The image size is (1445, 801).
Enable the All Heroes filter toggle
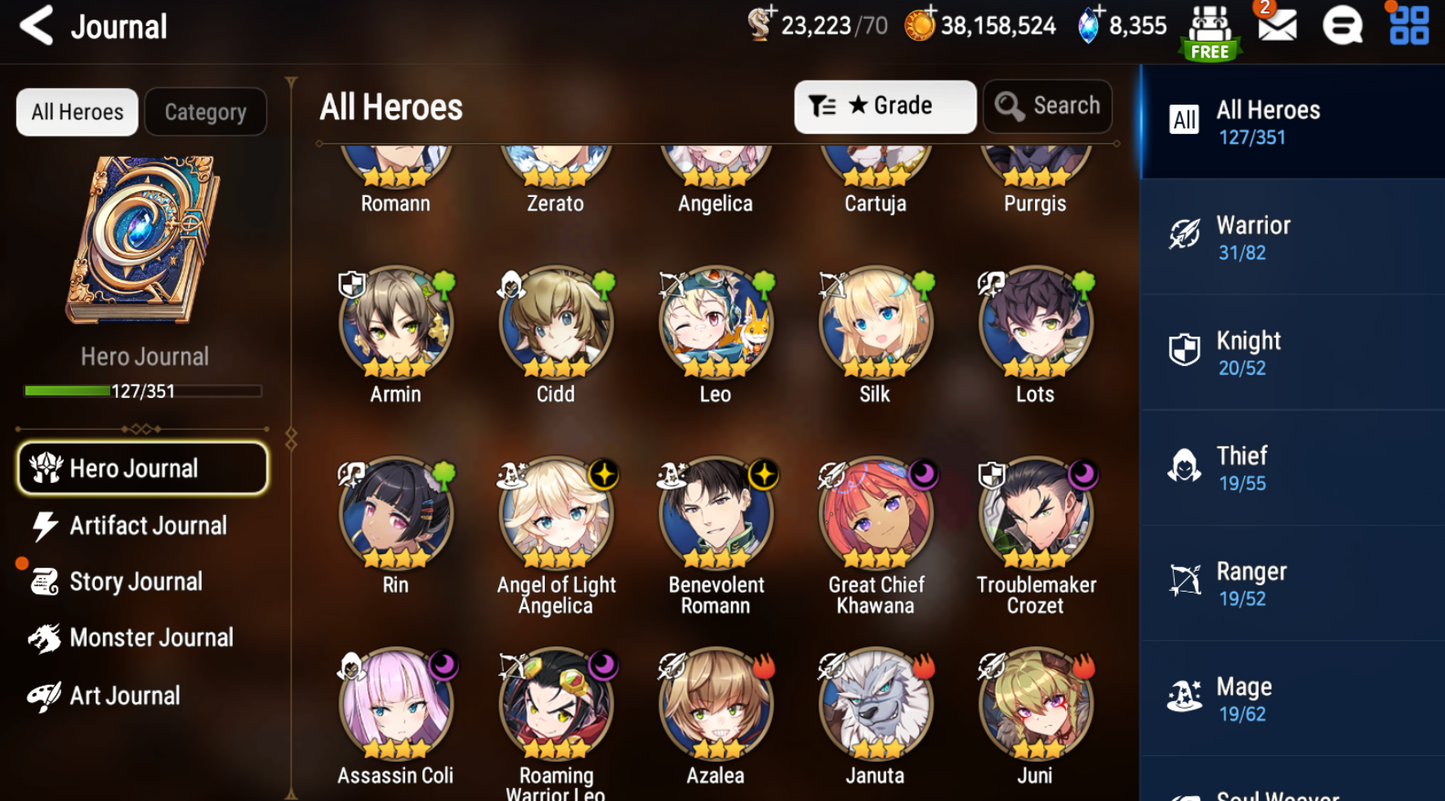[x=76, y=112]
